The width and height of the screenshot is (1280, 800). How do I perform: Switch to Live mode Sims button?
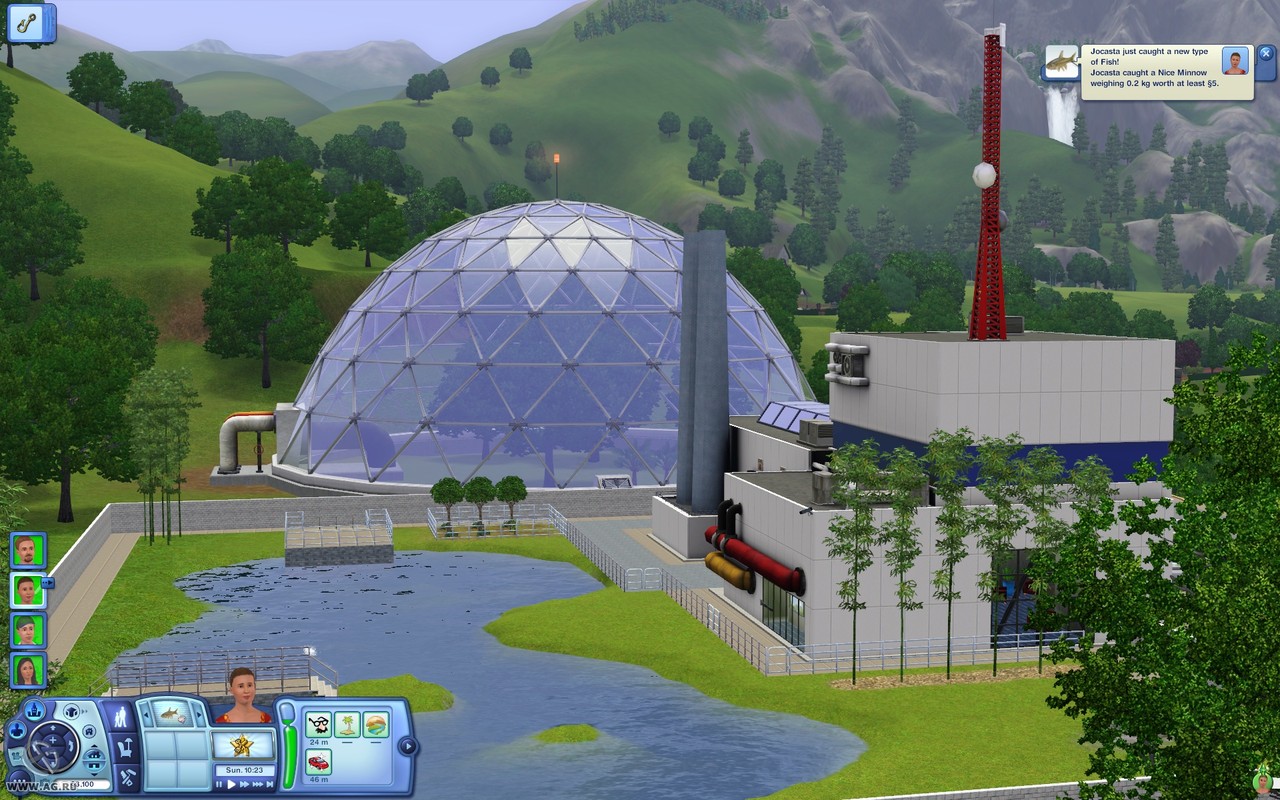(122, 717)
